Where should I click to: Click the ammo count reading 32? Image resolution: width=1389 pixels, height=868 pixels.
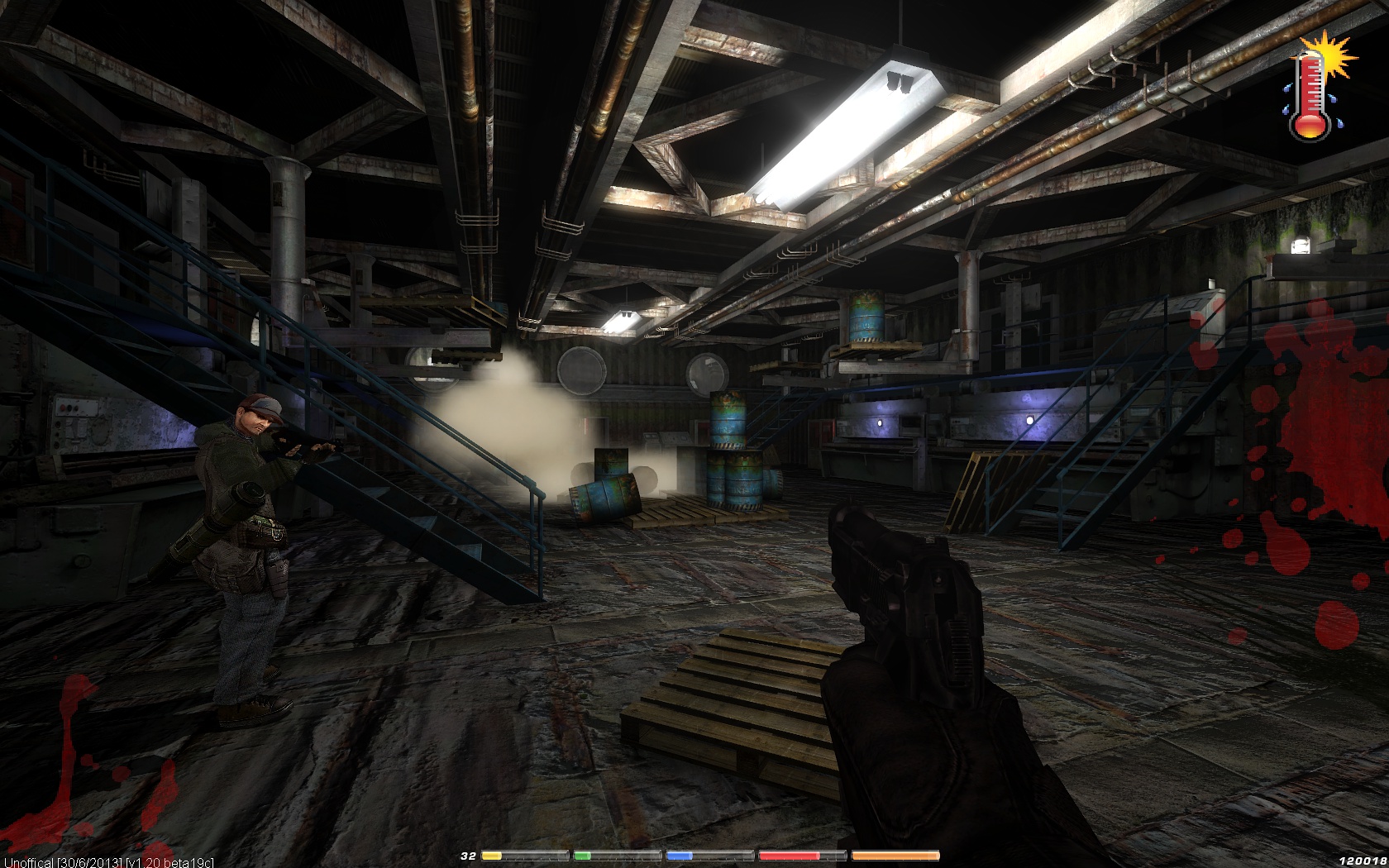tap(469, 856)
